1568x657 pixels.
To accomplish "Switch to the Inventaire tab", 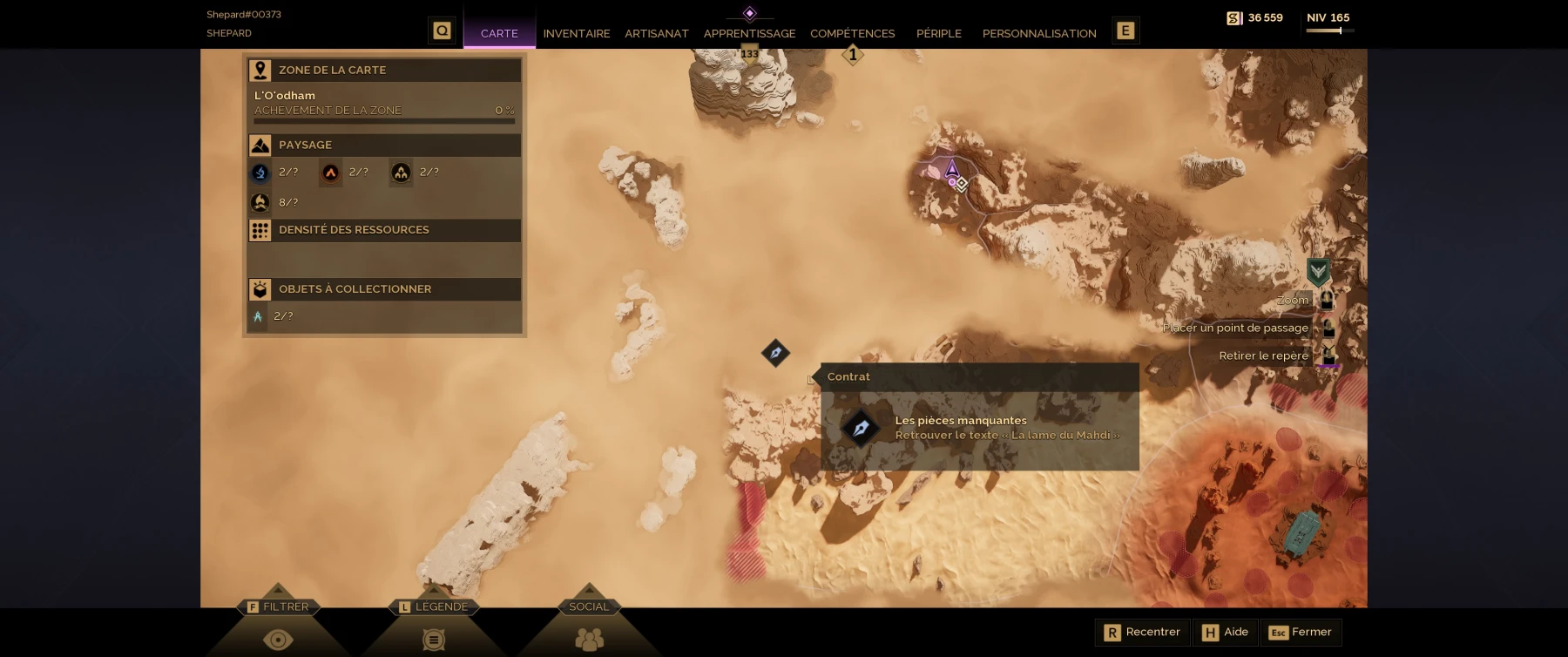I will (576, 33).
